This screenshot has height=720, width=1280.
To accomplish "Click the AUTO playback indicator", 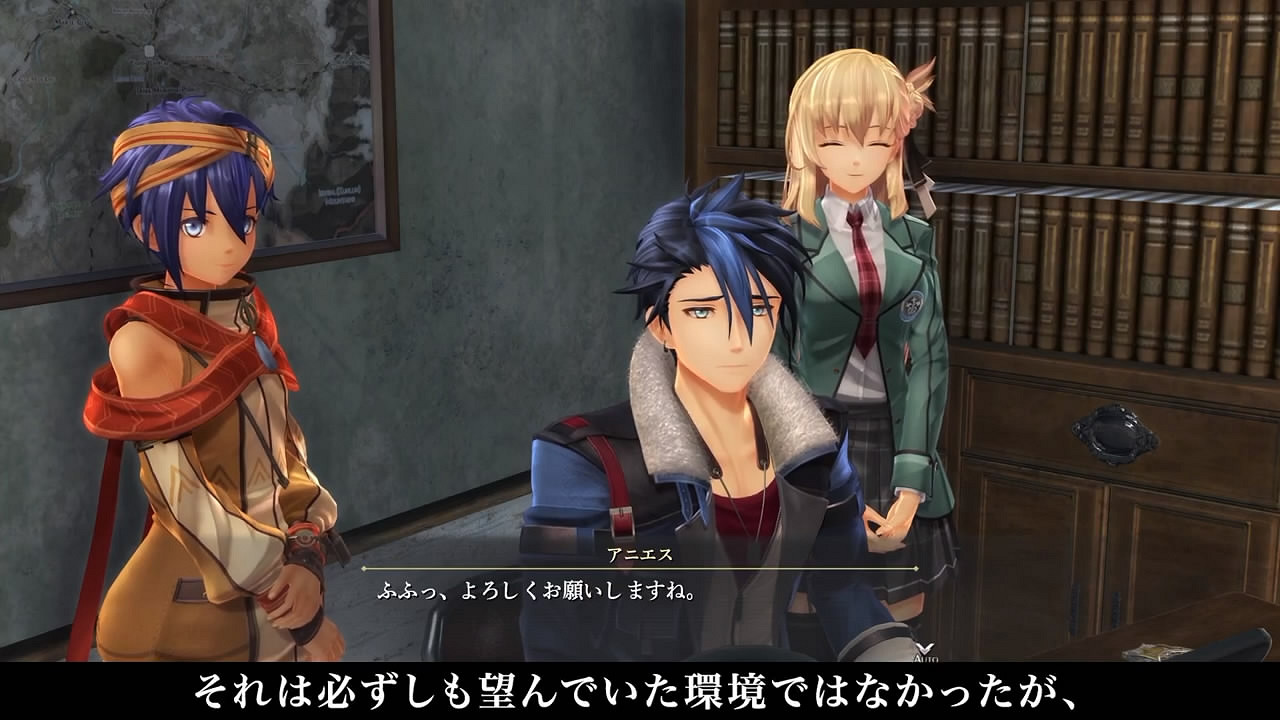I will (924, 659).
